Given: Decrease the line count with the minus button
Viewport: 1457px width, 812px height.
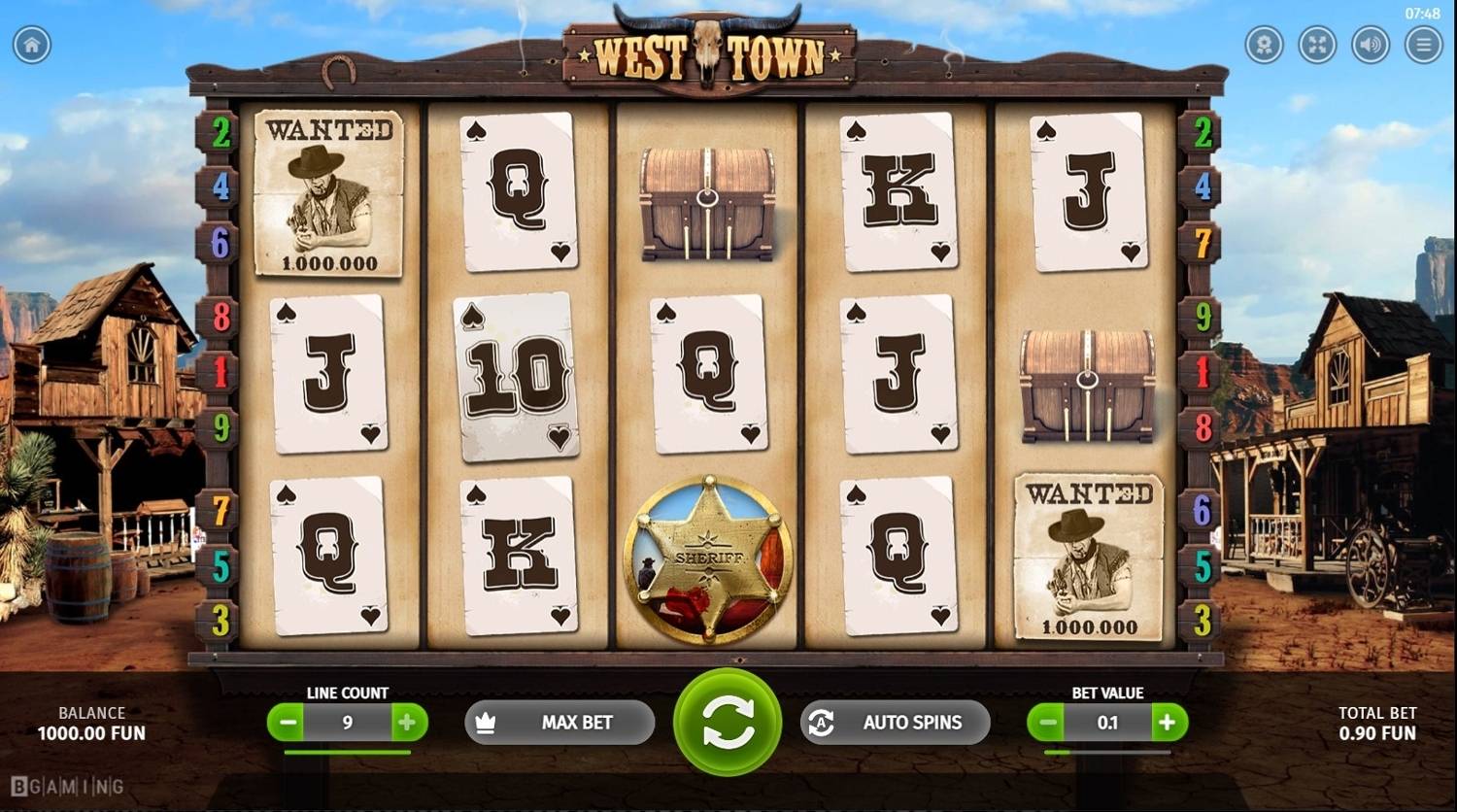Looking at the screenshot, I should 286,723.
